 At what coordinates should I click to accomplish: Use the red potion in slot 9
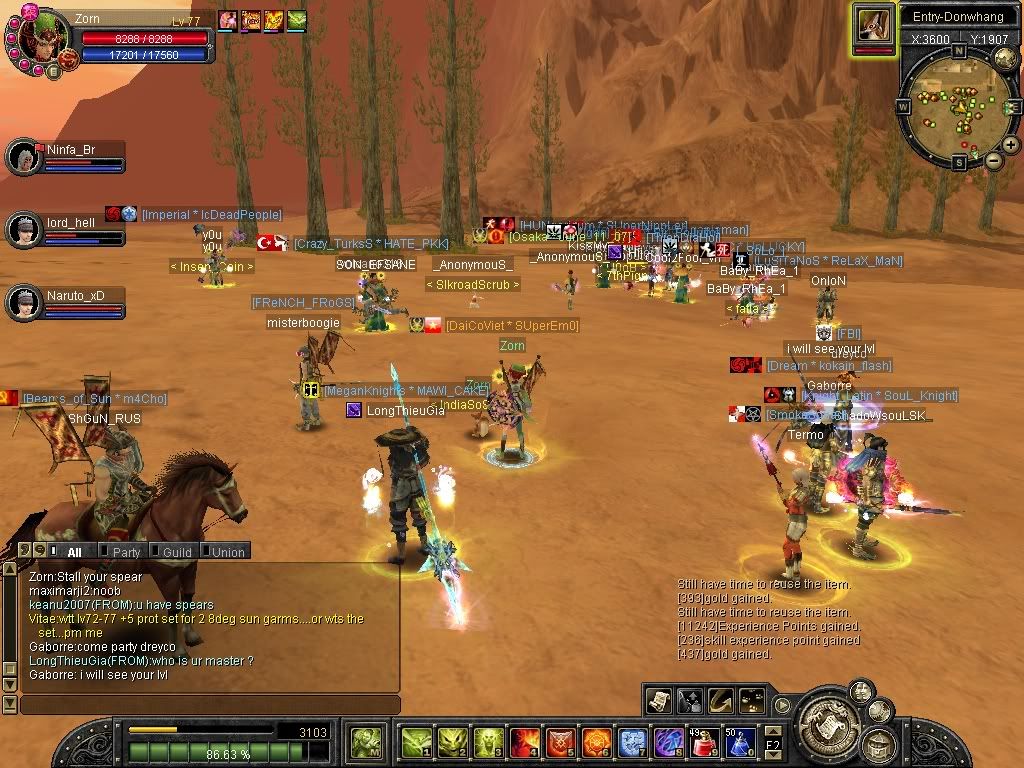point(704,742)
